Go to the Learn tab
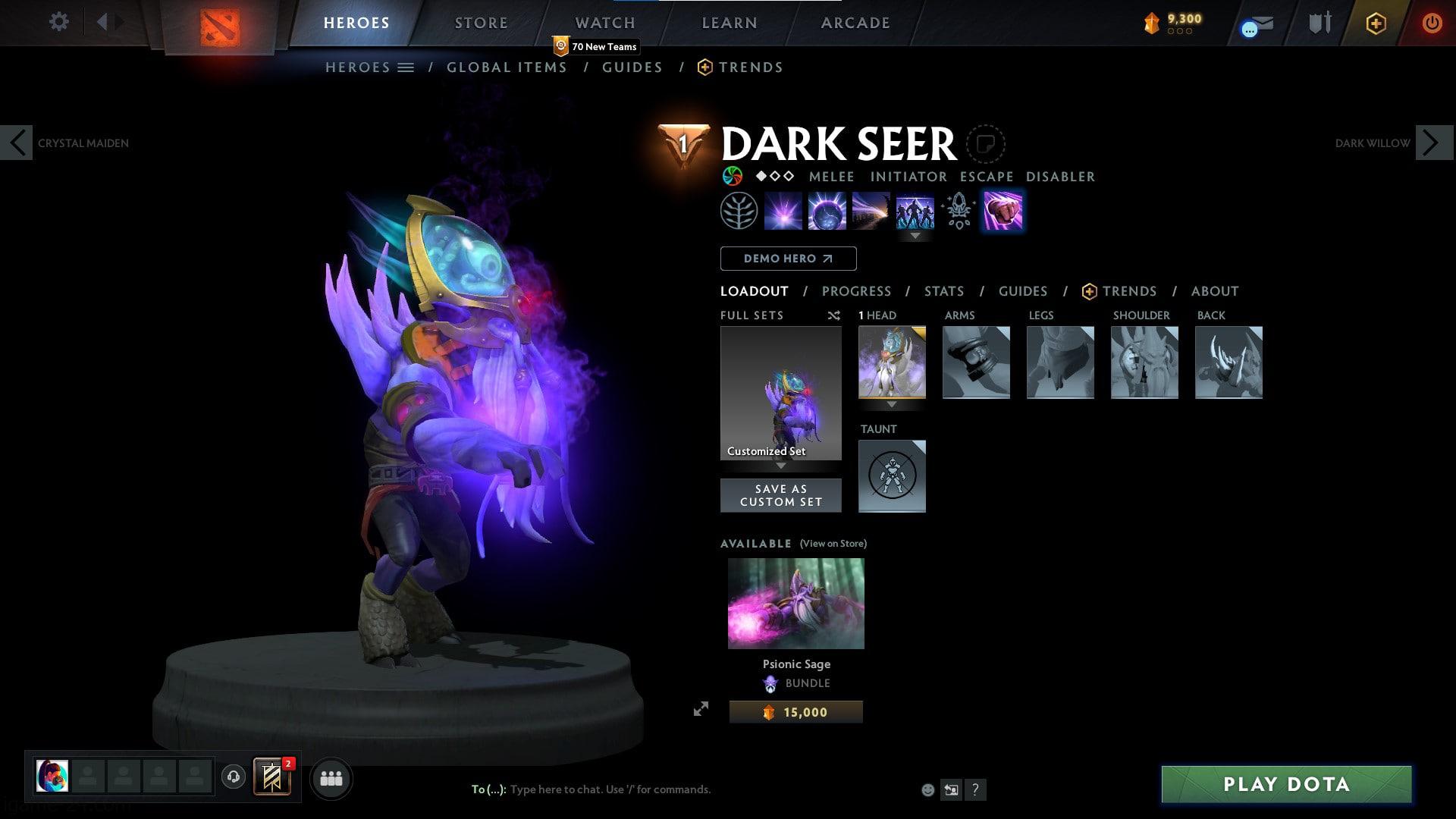 (x=729, y=23)
